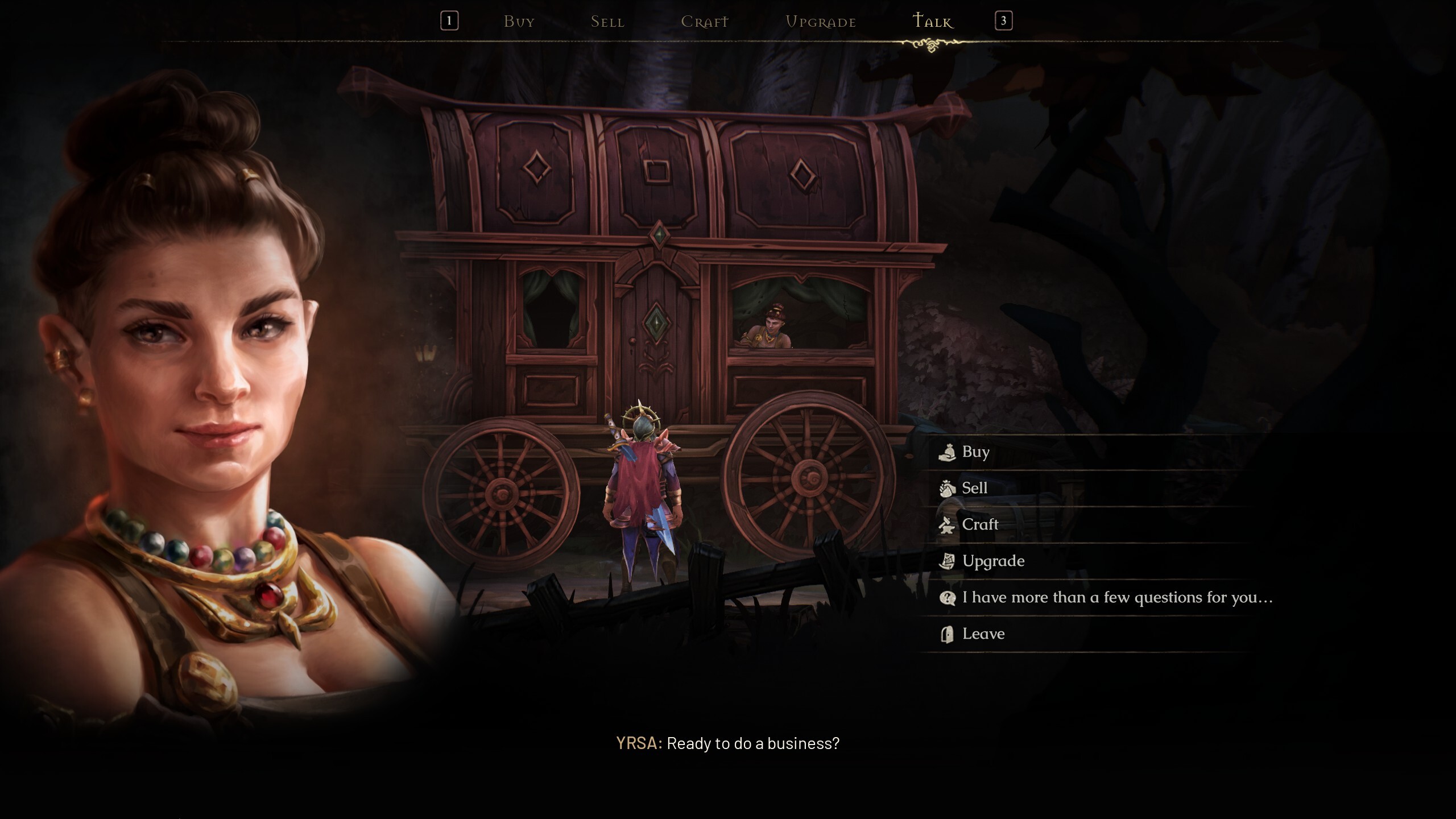Choose Craft from Yrsa's dialogue list
Viewport: 1456px width, 819px height.
point(979,525)
